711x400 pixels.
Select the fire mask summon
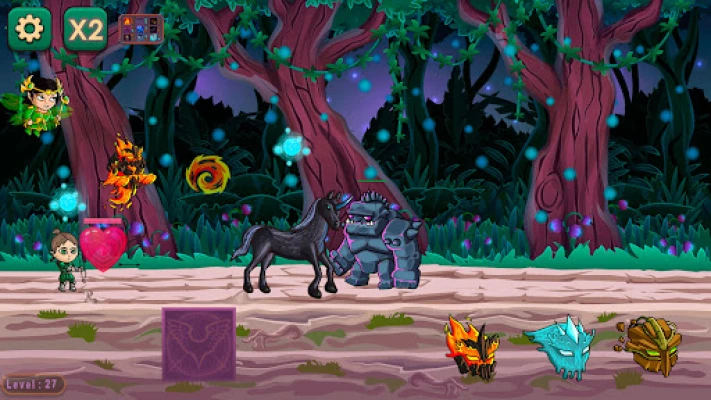coord(471,347)
